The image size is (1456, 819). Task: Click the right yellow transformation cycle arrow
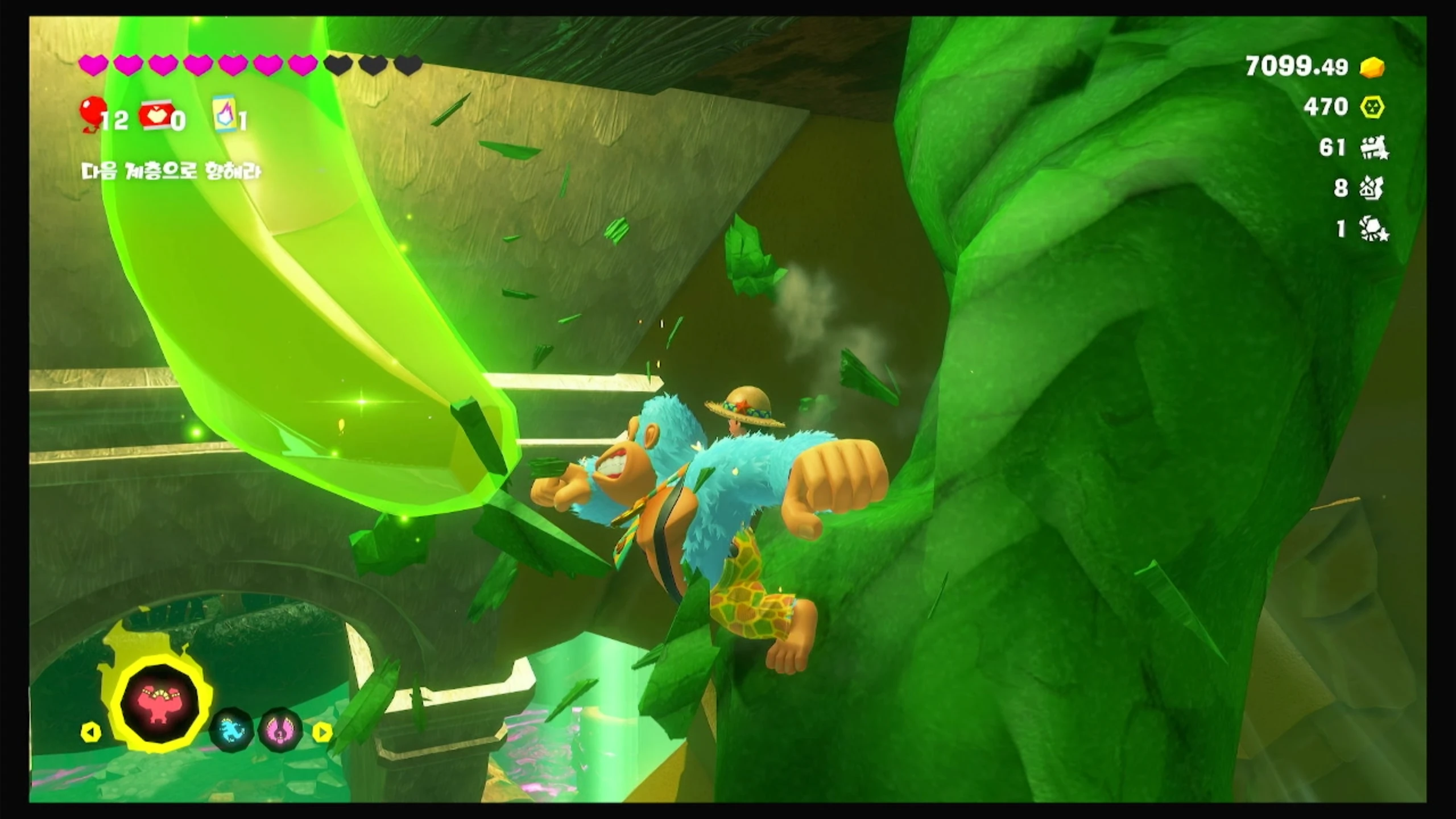pyautogui.click(x=322, y=732)
